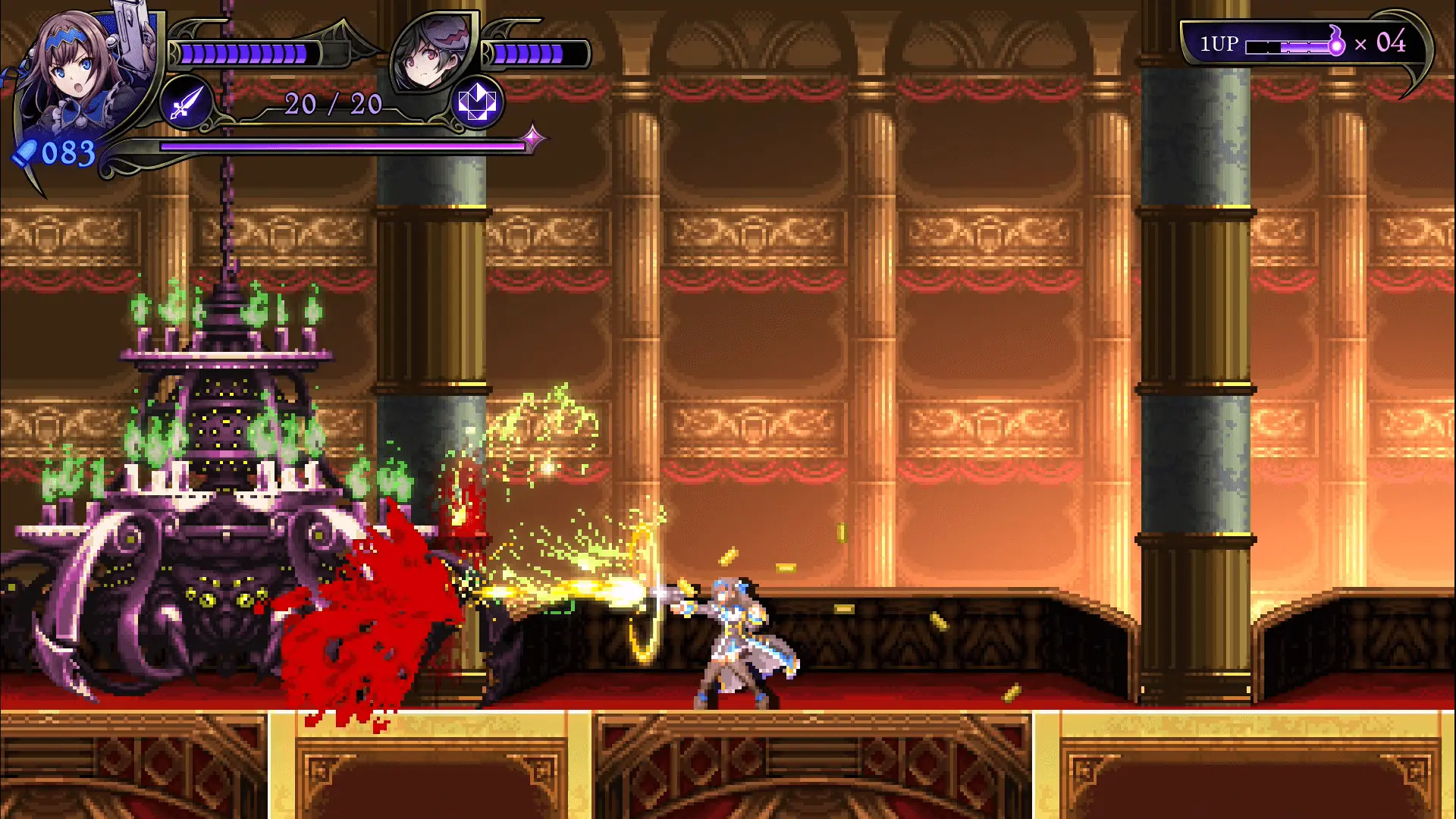The height and width of the screenshot is (819, 1456).
Task: Click the sword sub-weapon icon
Action: coord(186,102)
